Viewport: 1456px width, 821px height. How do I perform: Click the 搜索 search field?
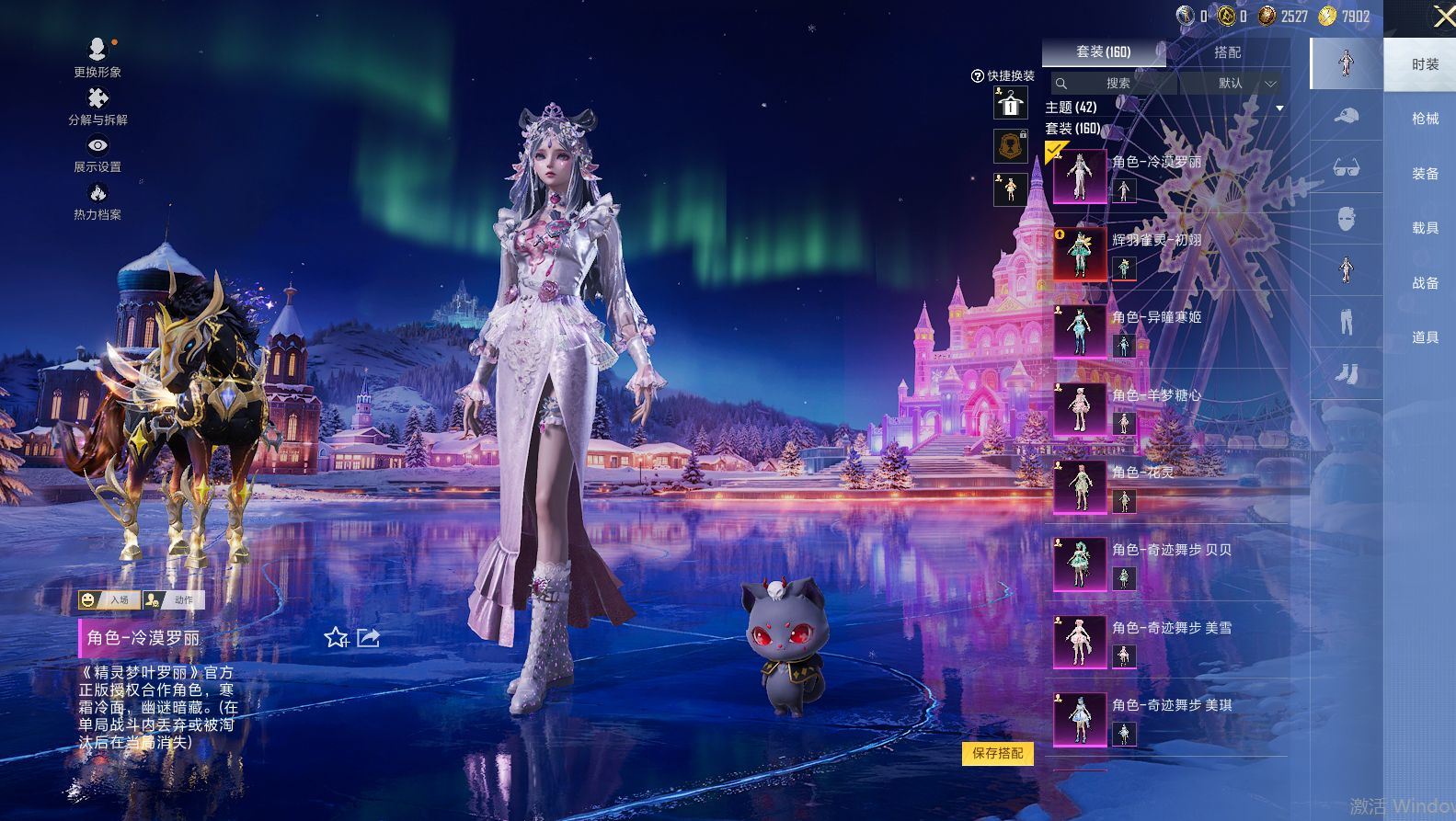click(1117, 84)
